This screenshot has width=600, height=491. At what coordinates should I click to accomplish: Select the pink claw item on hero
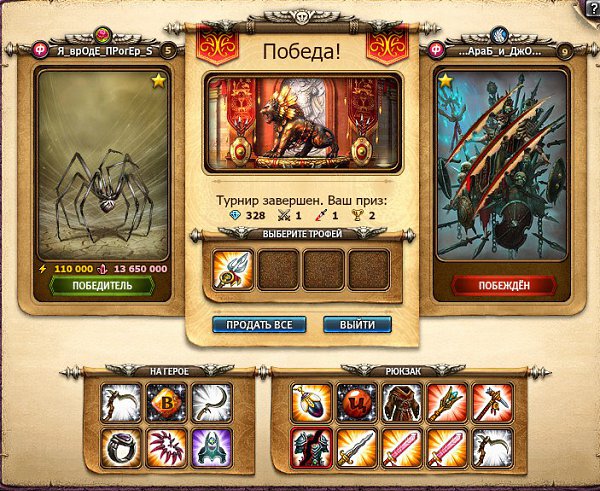tap(167, 445)
